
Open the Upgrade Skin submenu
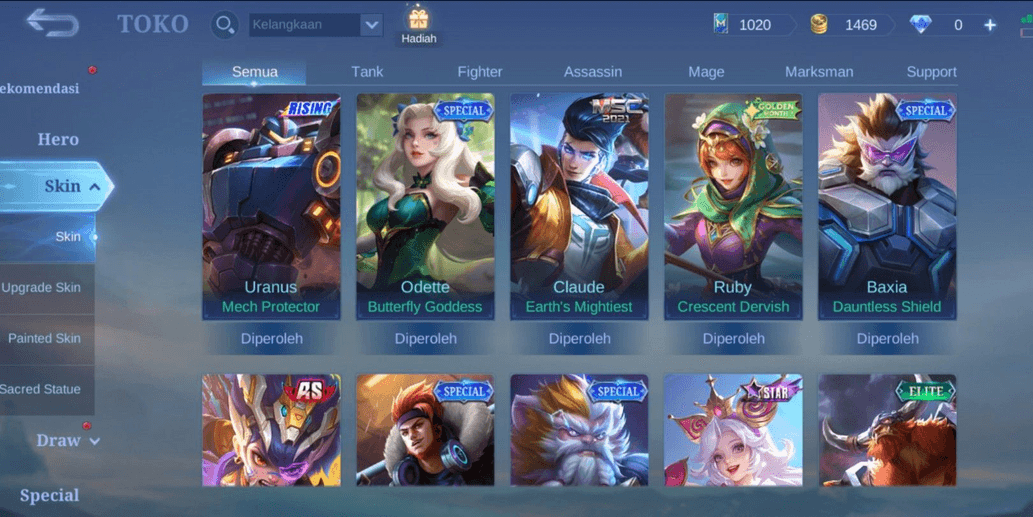click(42, 288)
